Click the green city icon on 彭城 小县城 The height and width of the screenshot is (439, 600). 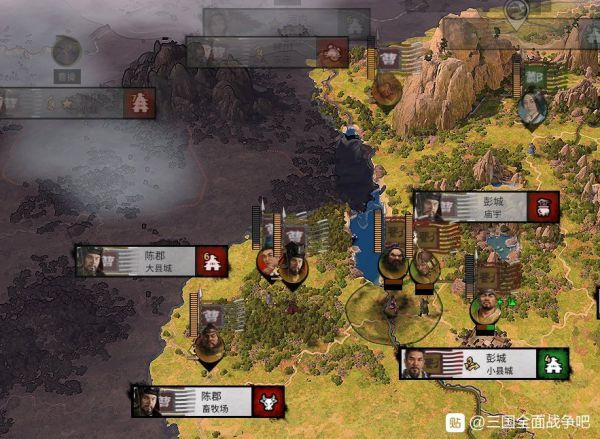point(552,363)
